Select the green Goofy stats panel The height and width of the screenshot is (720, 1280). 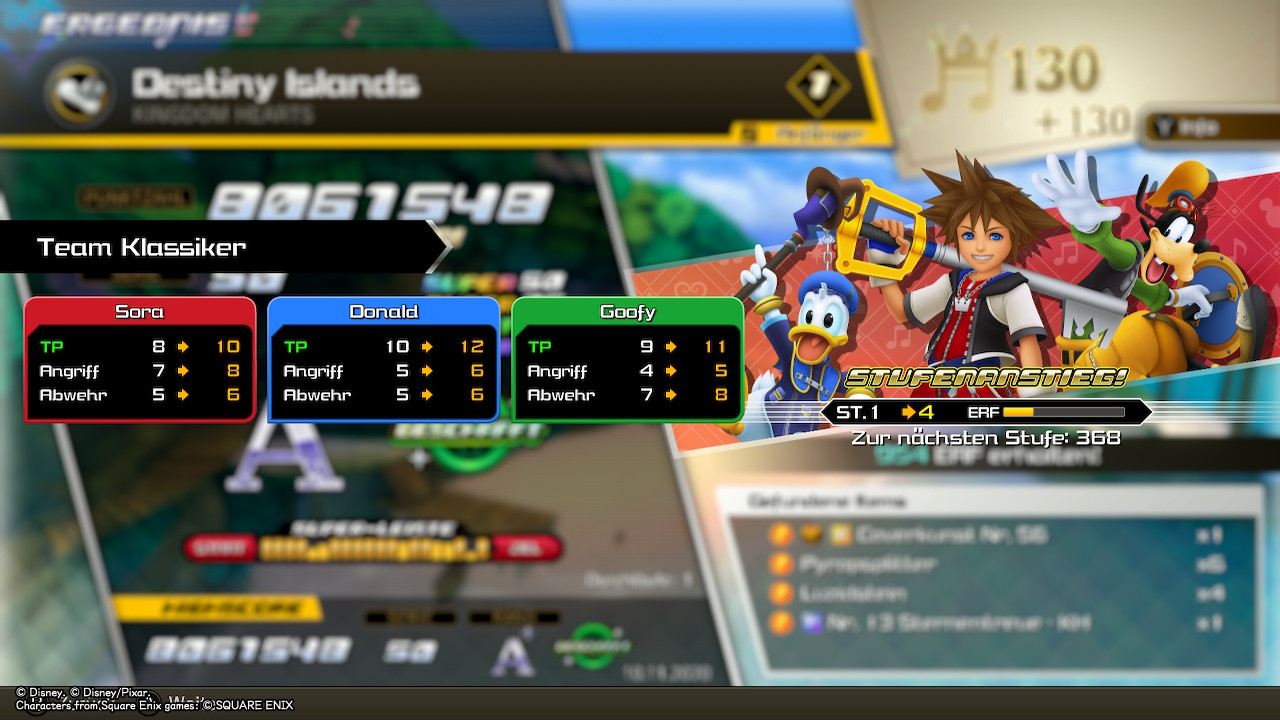pos(627,359)
